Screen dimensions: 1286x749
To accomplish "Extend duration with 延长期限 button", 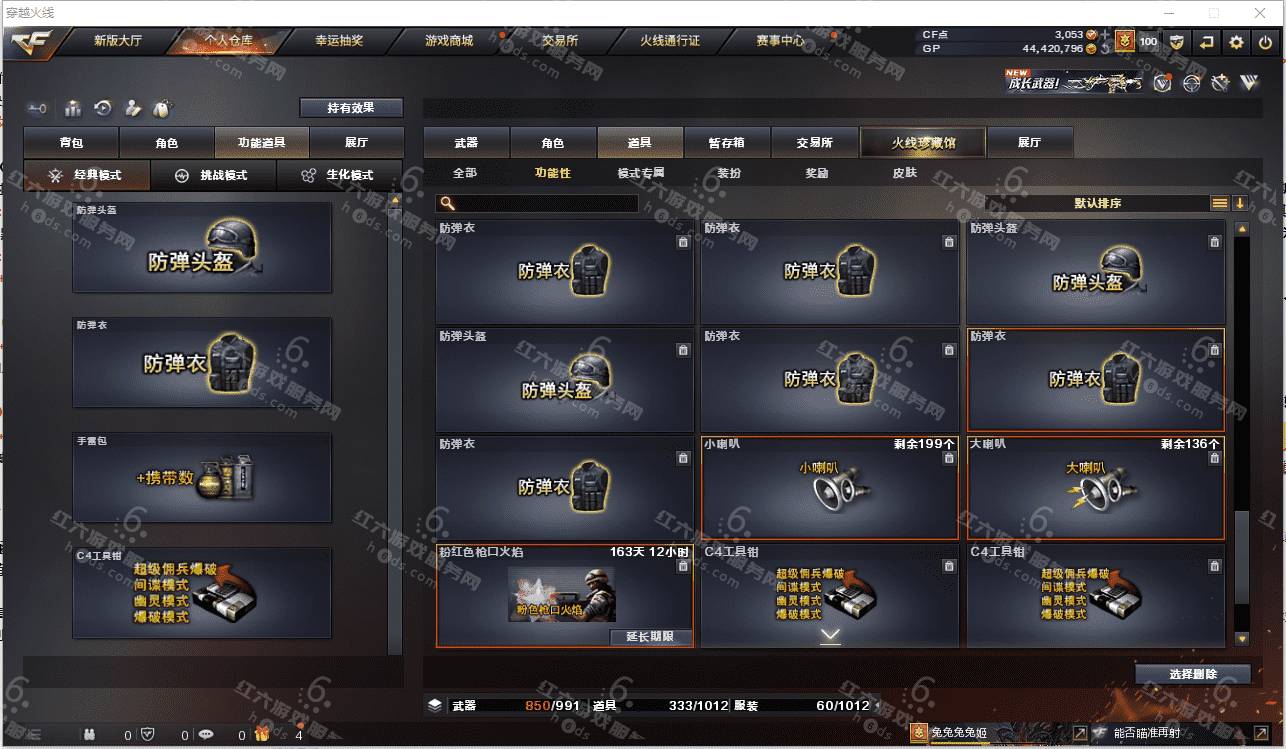I will [x=650, y=637].
